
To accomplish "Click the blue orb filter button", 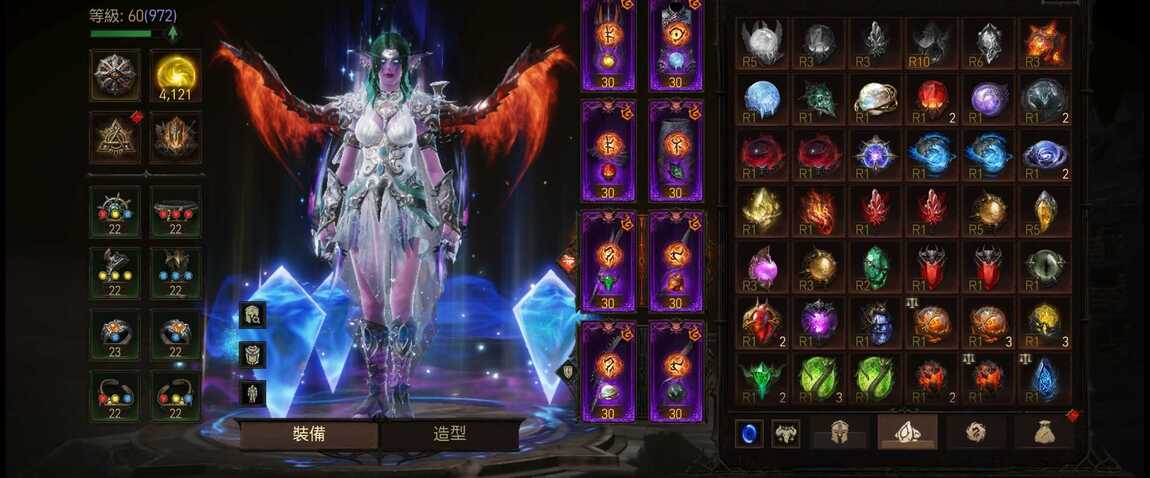I will pos(749,433).
